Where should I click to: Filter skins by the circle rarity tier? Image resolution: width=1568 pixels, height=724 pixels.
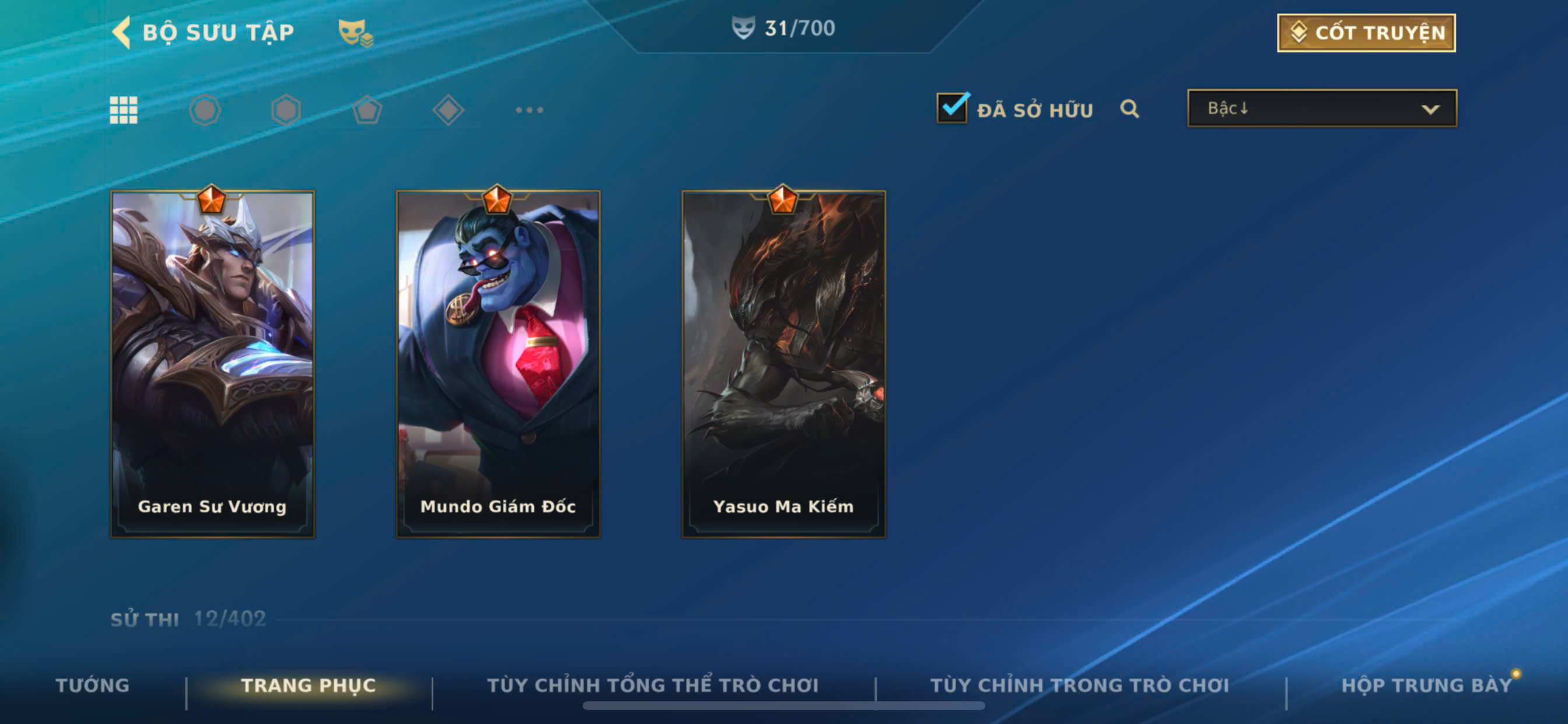point(205,110)
